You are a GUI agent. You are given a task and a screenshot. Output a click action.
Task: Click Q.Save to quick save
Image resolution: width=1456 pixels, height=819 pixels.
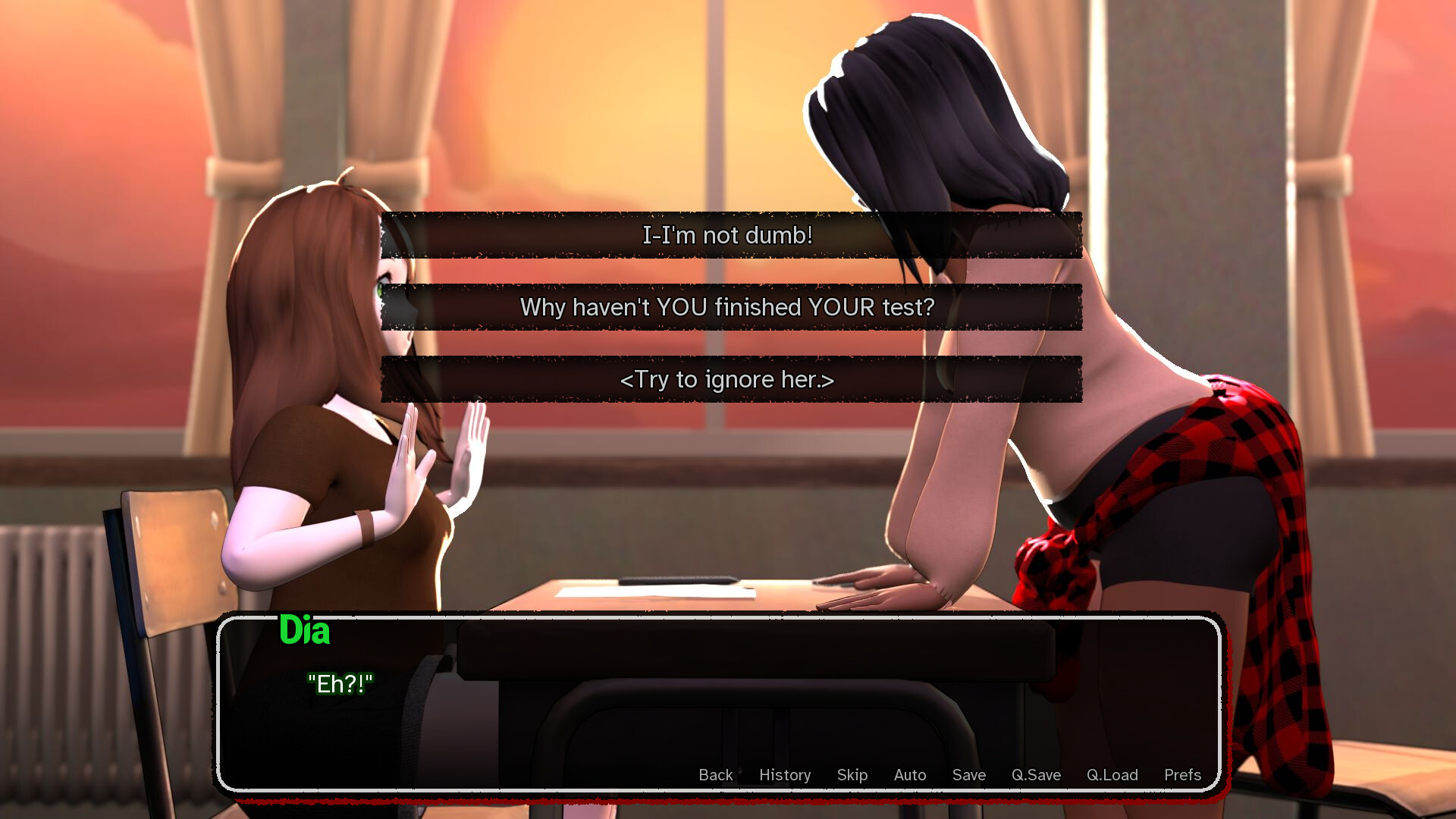(1036, 775)
